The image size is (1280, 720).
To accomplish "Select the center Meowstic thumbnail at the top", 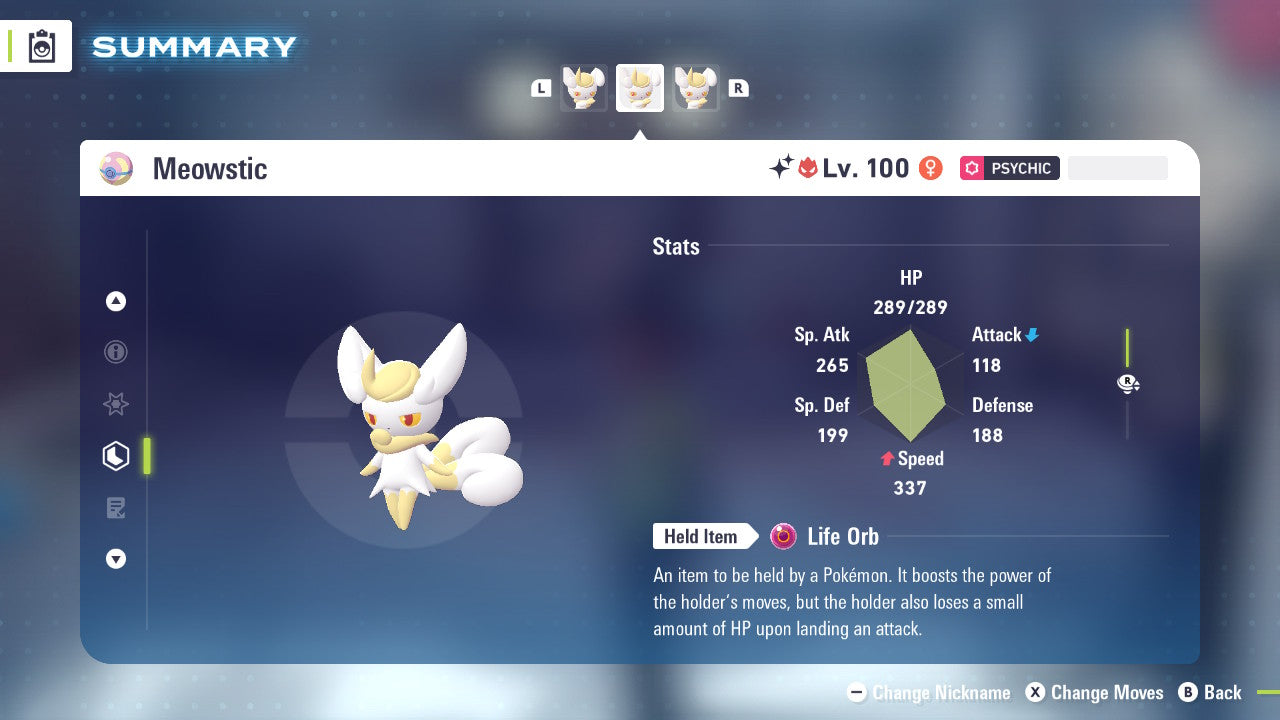I will 639,88.
